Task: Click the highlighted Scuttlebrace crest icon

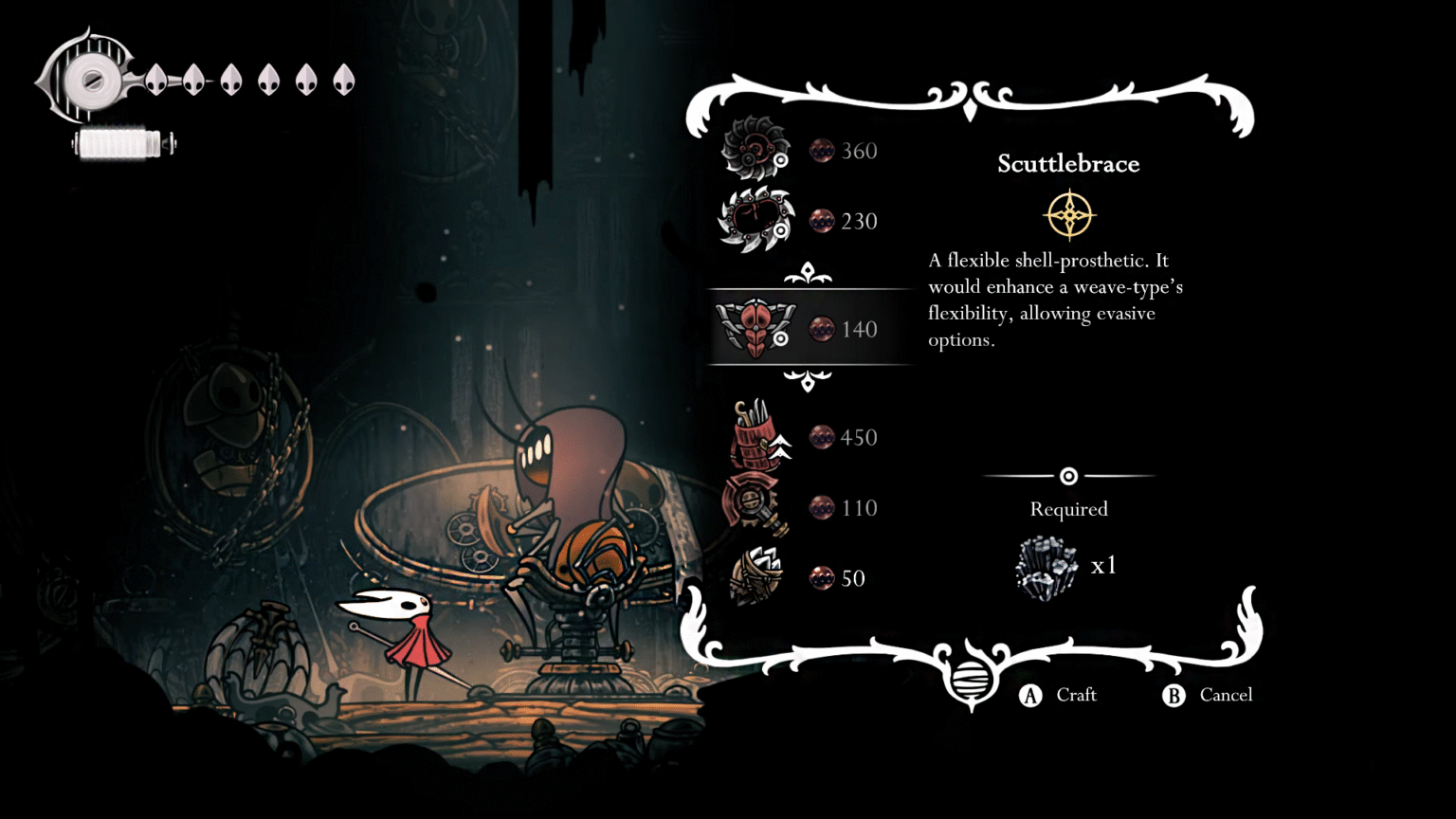Action: (x=754, y=328)
